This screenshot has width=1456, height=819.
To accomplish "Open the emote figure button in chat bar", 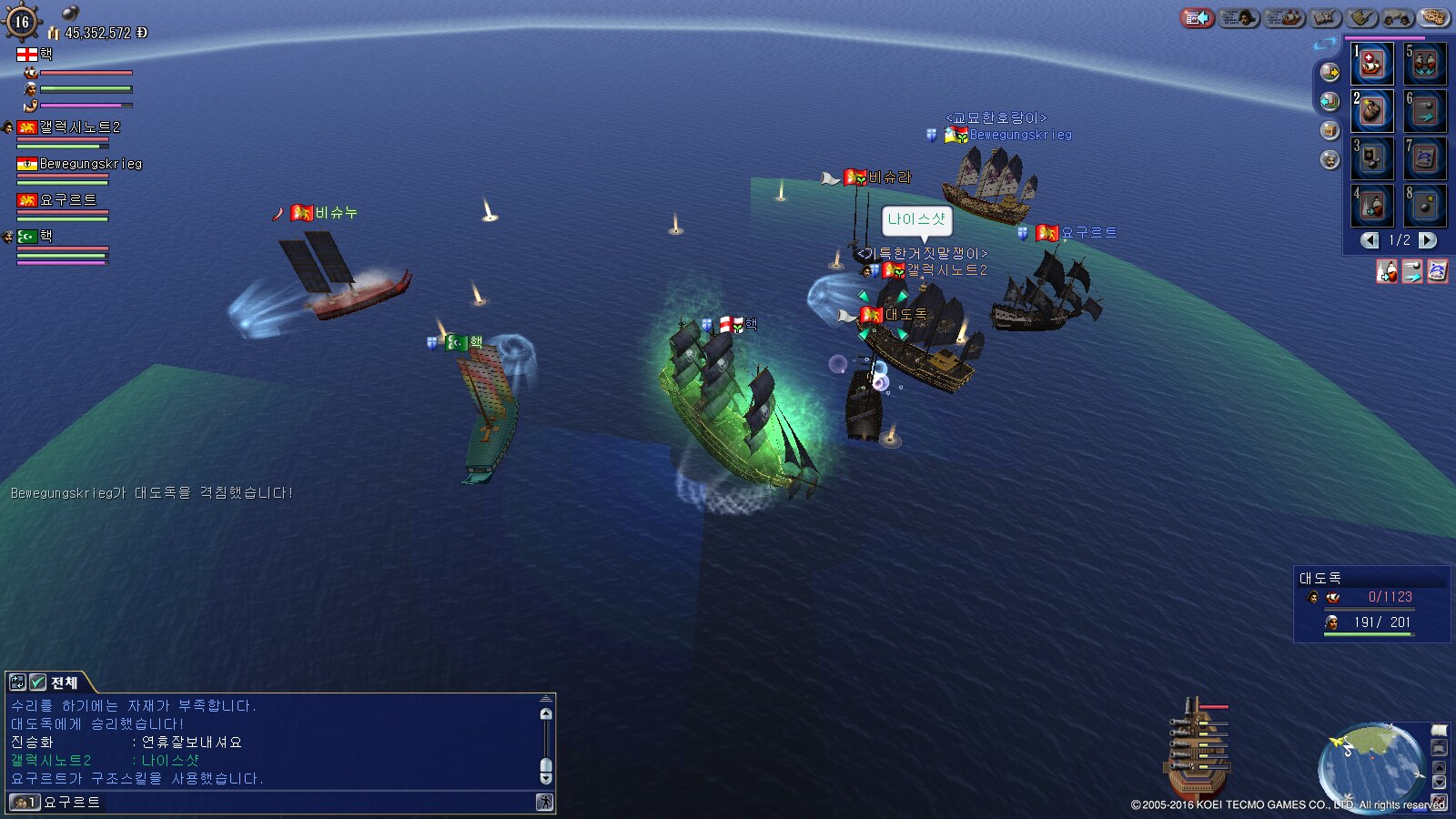I will pyautogui.click(x=544, y=802).
